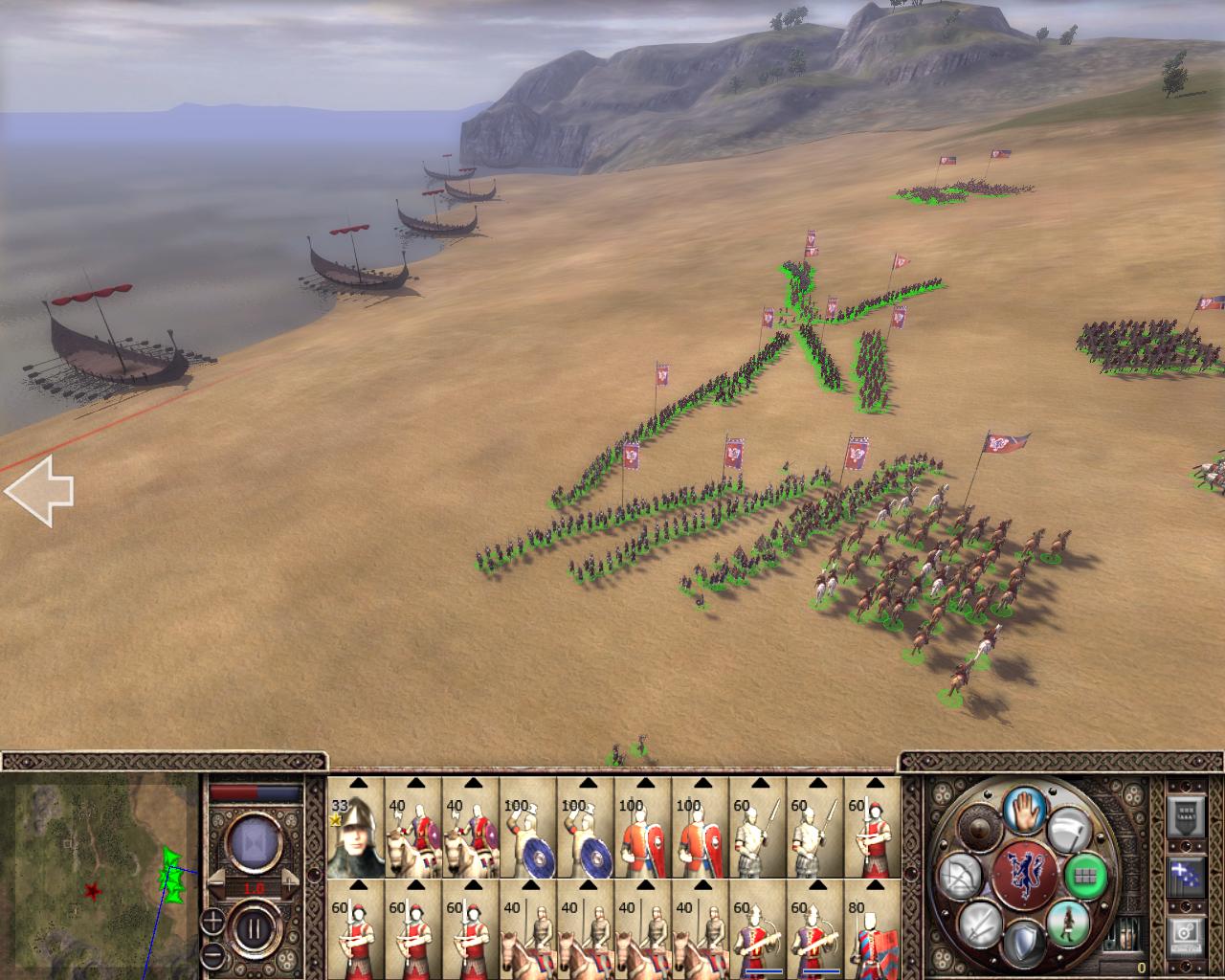The height and width of the screenshot is (980, 1225).
Task: Open the group formations shield button
Action: pyautogui.click(x=1185, y=816)
